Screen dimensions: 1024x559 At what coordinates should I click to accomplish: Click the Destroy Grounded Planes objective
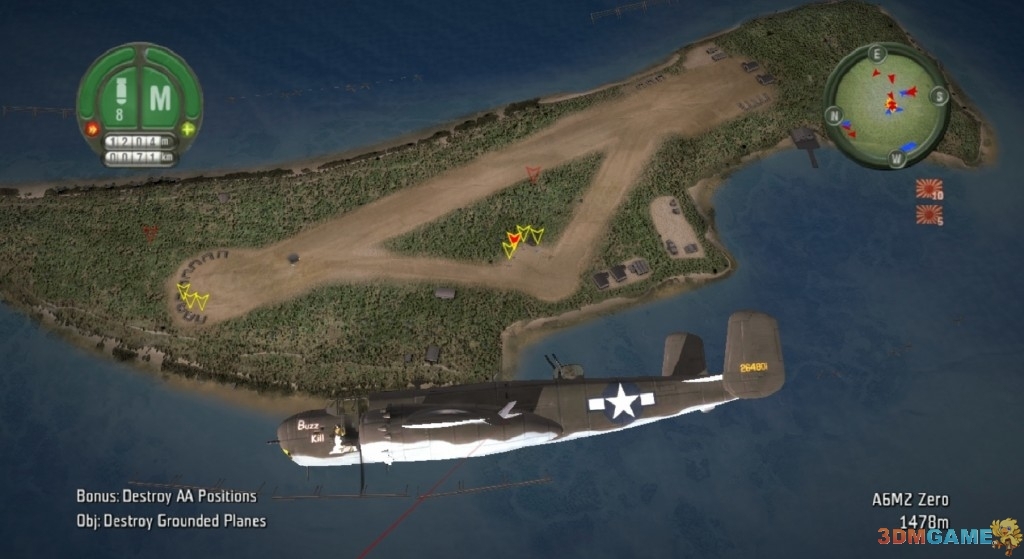(171, 520)
